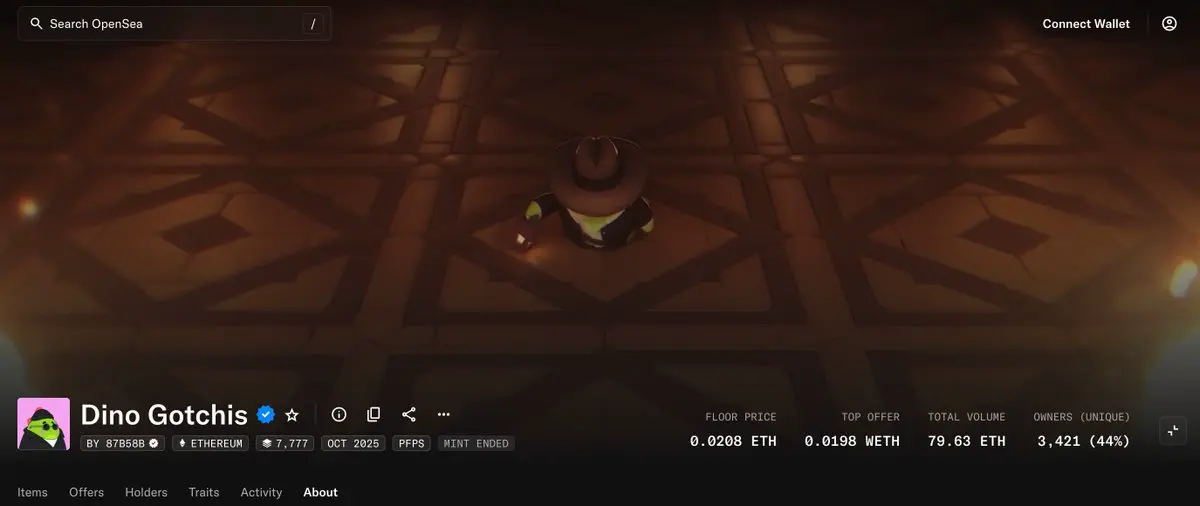The image size is (1200, 506).
Task: Switch to the Offers tab
Action: pyautogui.click(x=86, y=492)
